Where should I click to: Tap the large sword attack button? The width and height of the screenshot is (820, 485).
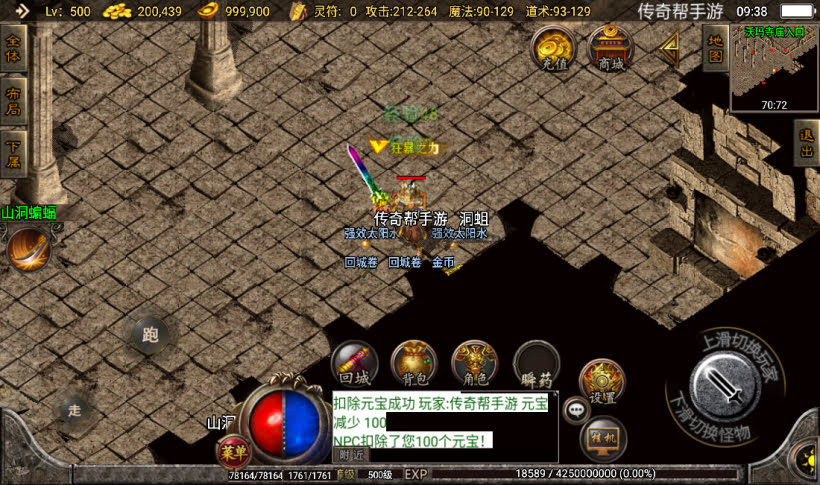pyautogui.click(x=722, y=384)
